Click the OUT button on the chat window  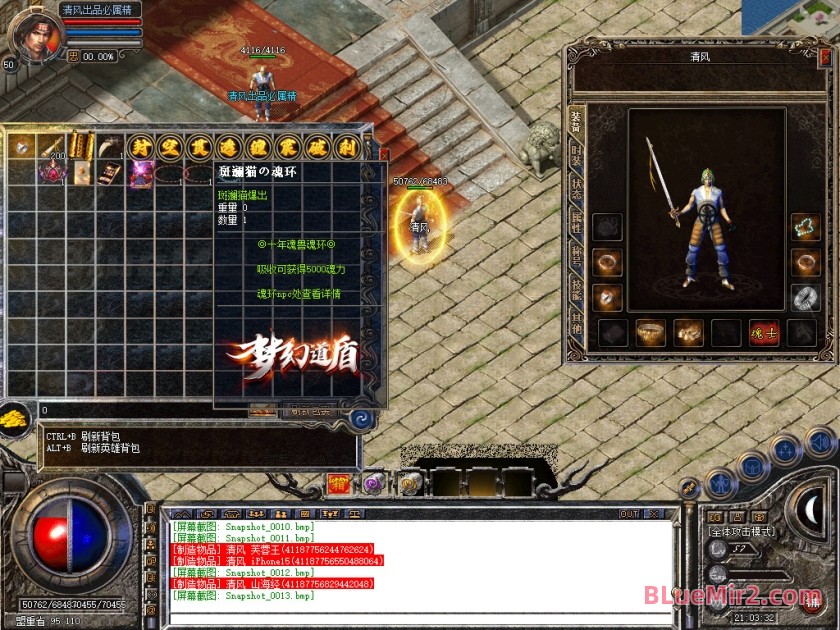(x=629, y=514)
